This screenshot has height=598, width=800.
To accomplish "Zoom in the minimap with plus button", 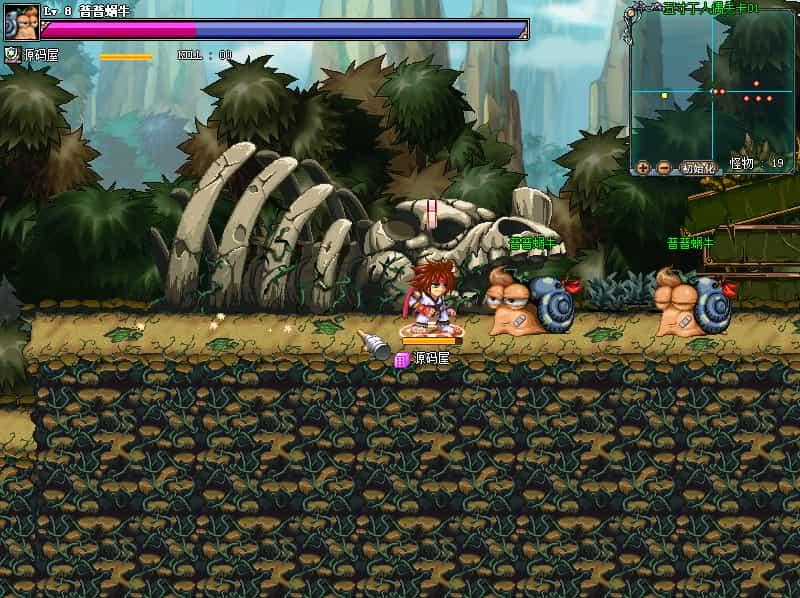I will click(642, 167).
